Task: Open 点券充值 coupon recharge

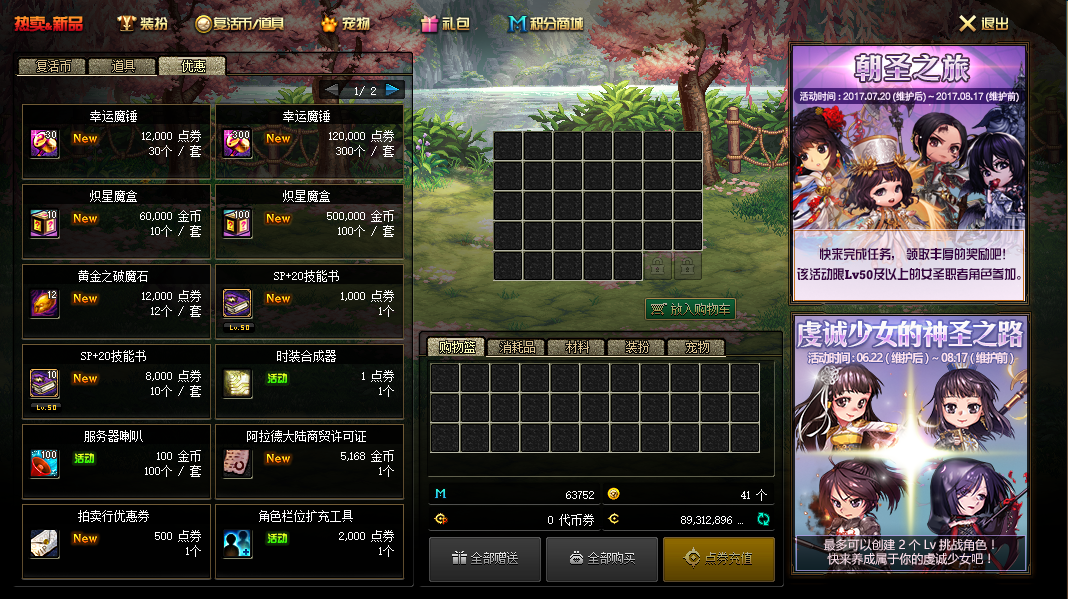Action: point(718,558)
